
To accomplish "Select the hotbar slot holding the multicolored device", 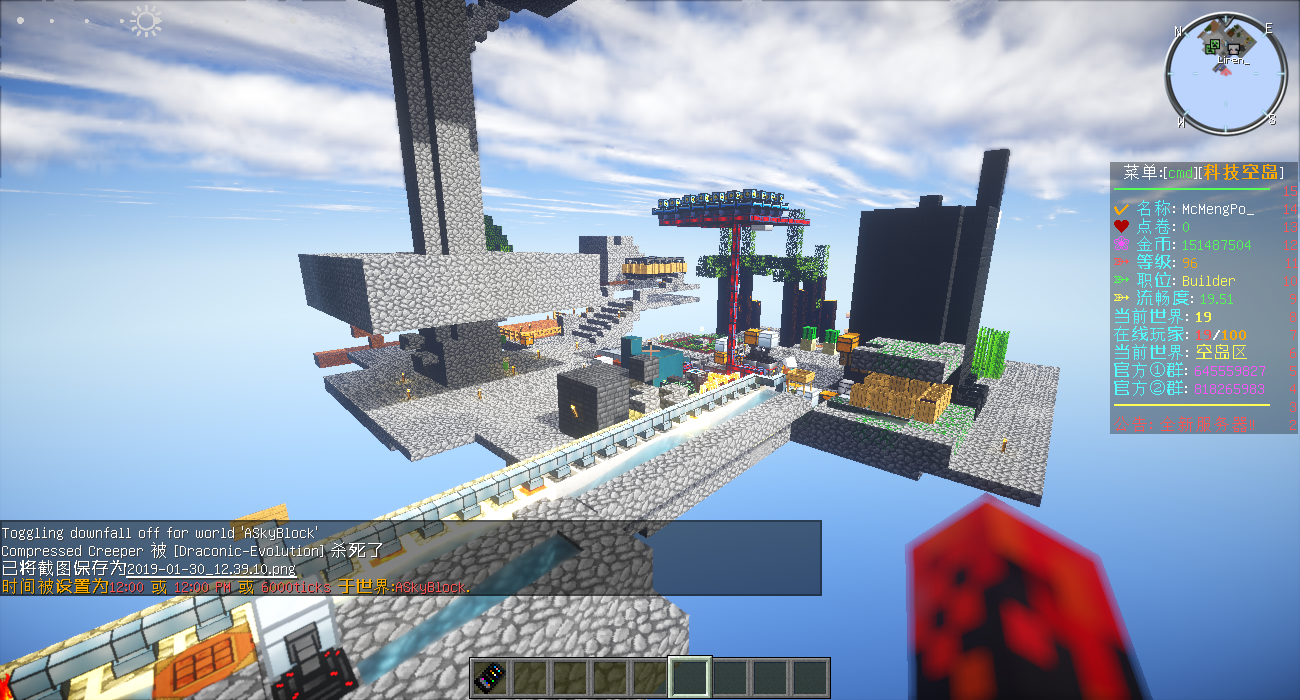I will pyautogui.click(x=491, y=677).
